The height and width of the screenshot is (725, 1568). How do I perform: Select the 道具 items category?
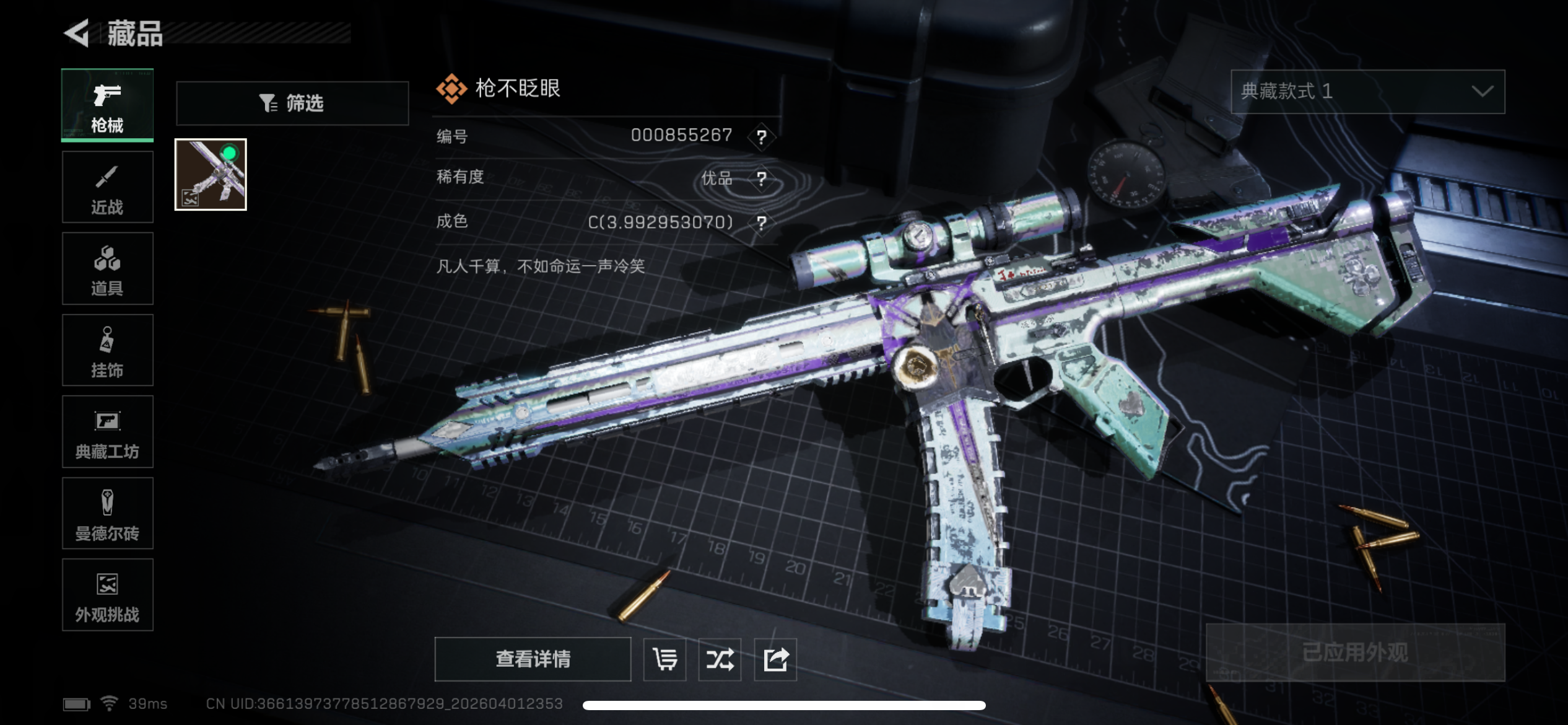coord(107,269)
